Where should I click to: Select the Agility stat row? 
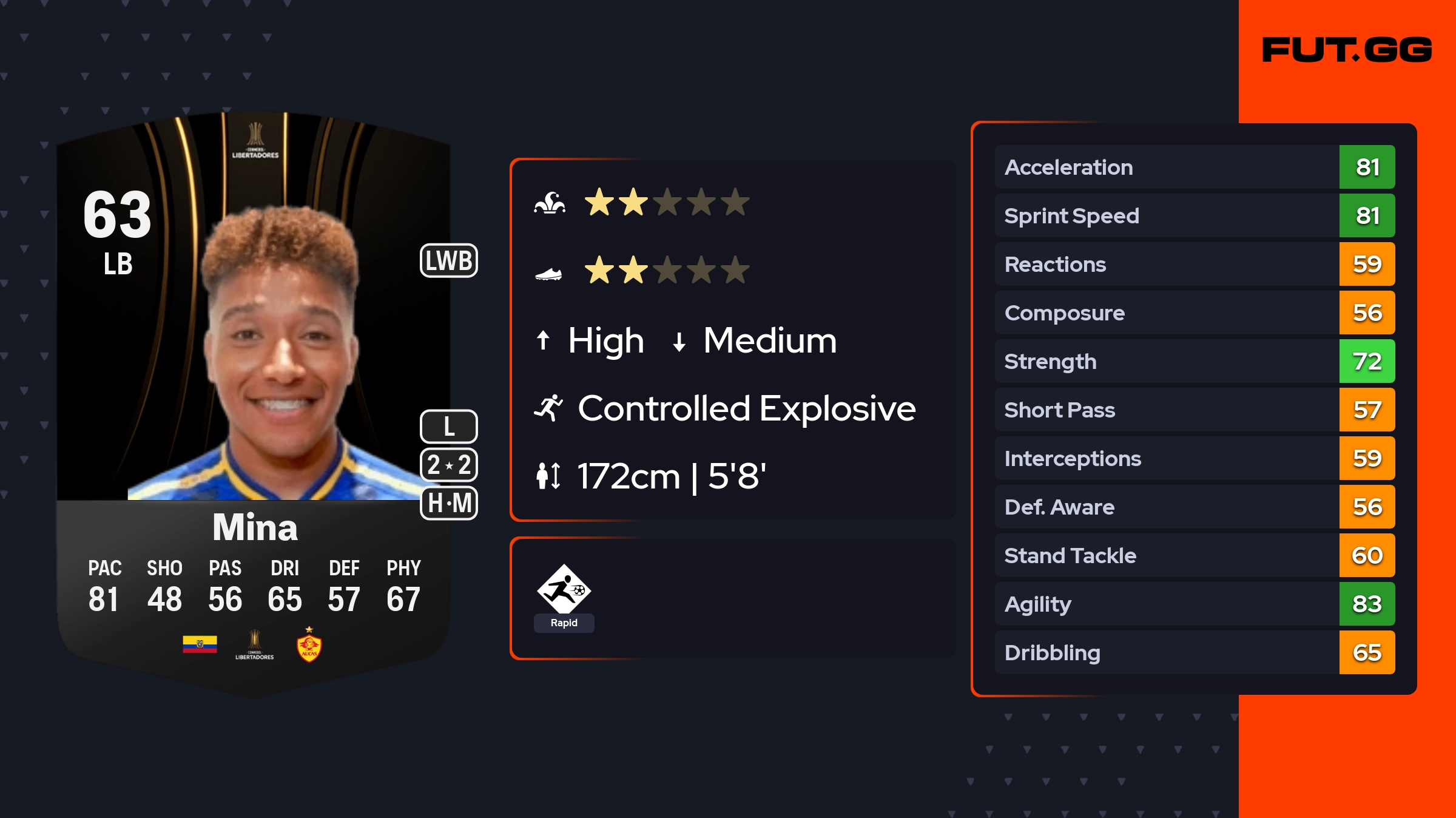[x=1194, y=604]
